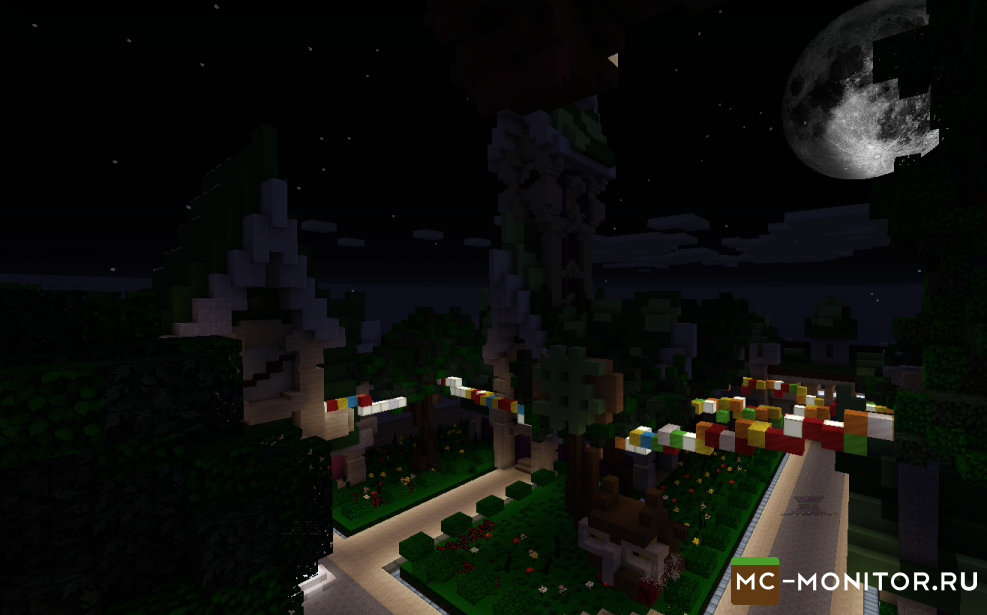Viewport: 987px width, 615px height.
Task: Click the MC-MONITOR.RU watermark logo
Action: [855, 578]
